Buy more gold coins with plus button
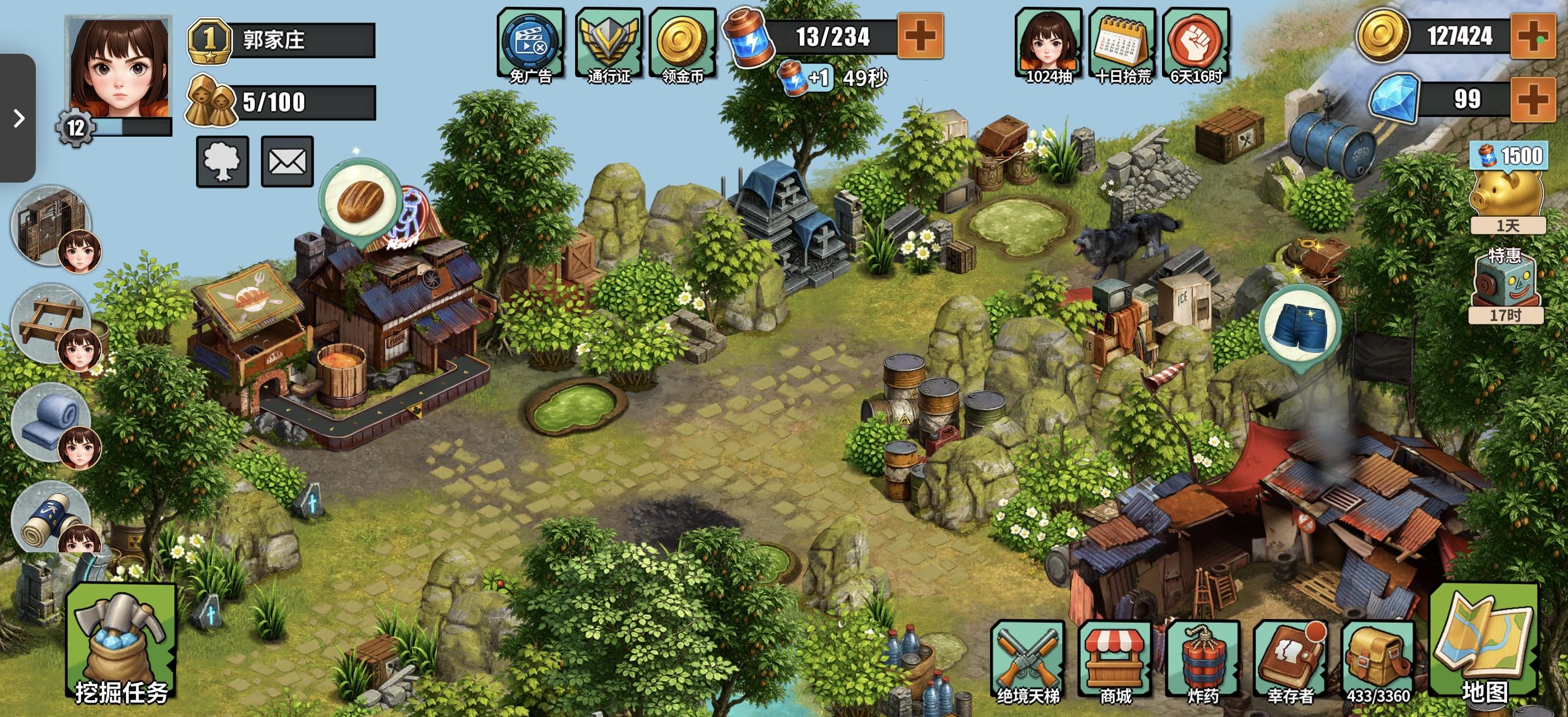Image resolution: width=1568 pixels, height=717 pixels. 1533,36
